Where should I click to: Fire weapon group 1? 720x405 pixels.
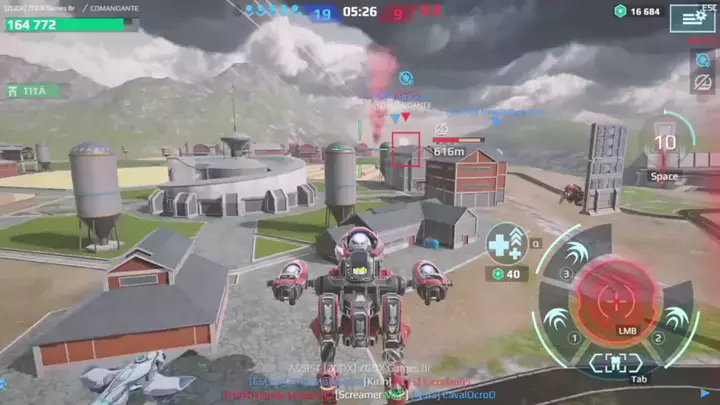click(x=555, y=322)
